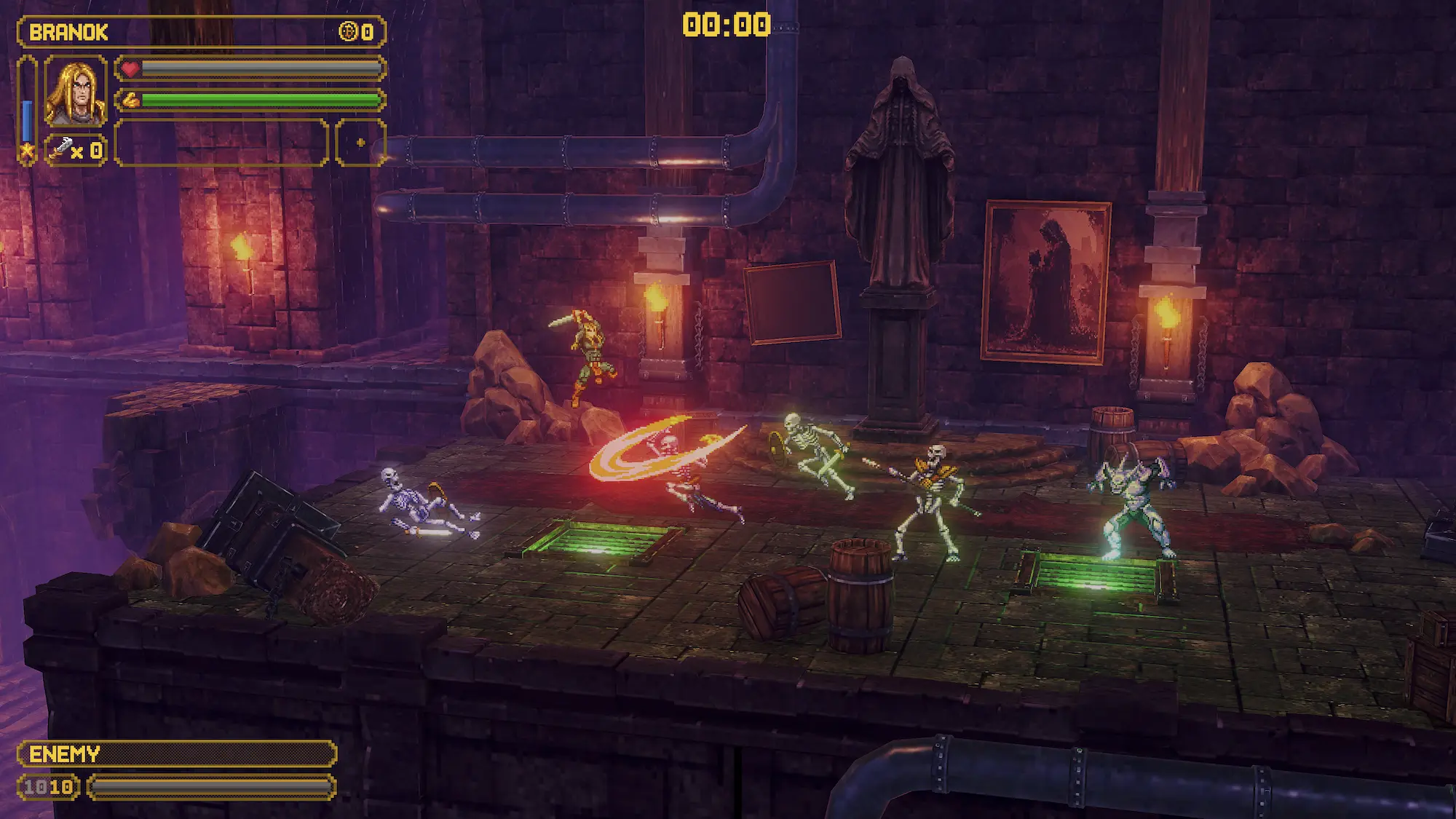
Task: Click the star icon below the blue meter
Action: (x=27, y=152)
